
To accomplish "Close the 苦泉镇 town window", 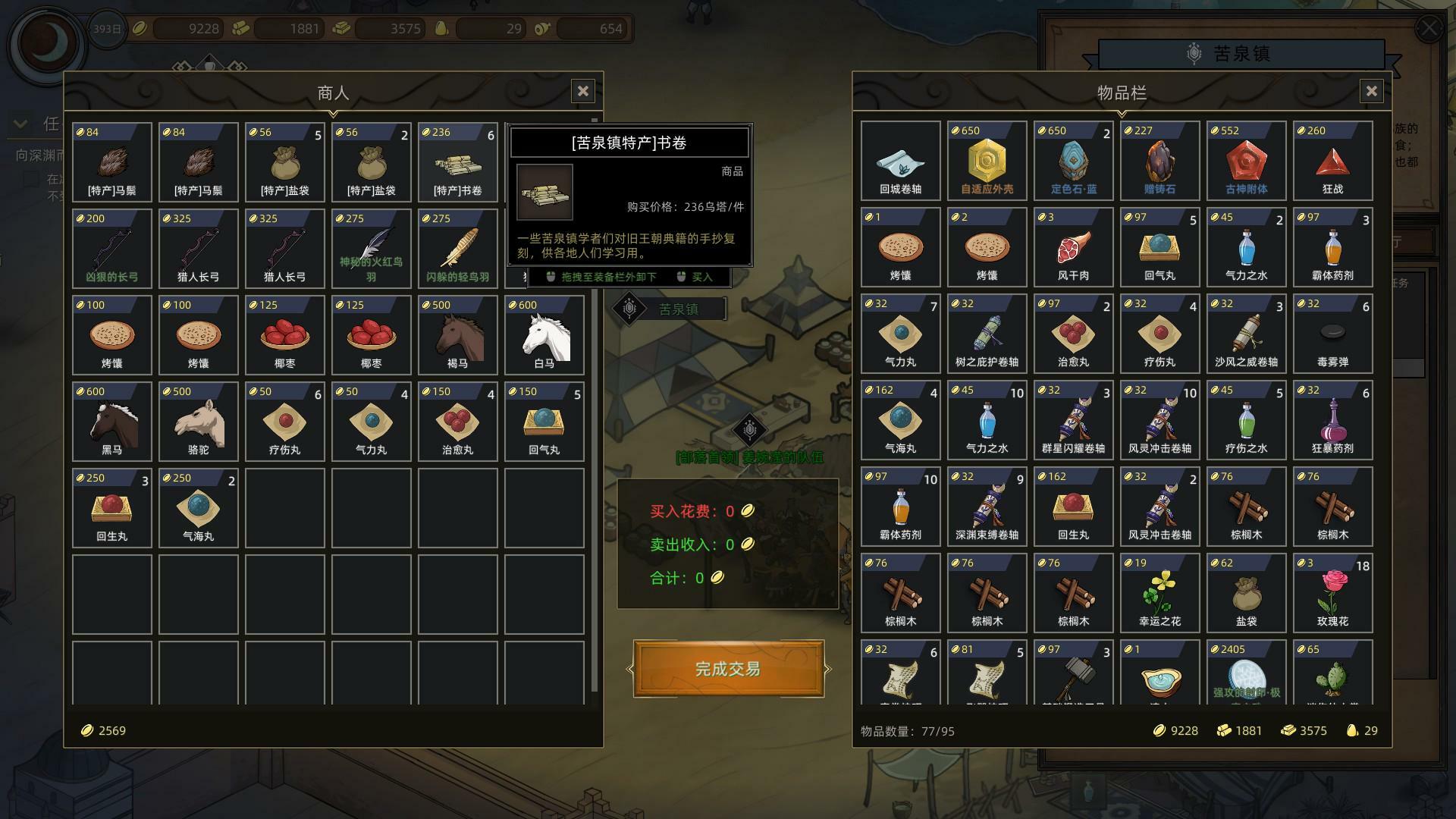I will pyautogui.click(x=1429, y=29).
